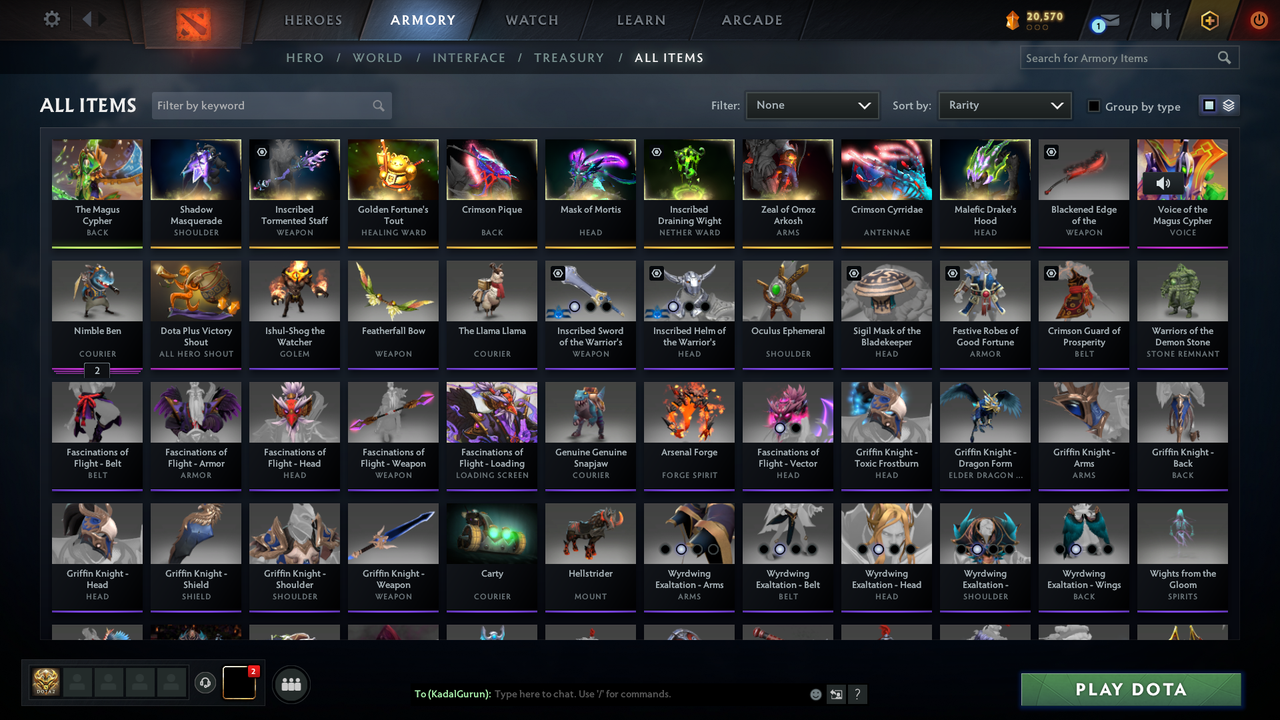Screen dimensions: 1280x720
Task: Switch to the WATCH tab
Action: [x=531, y=20]
